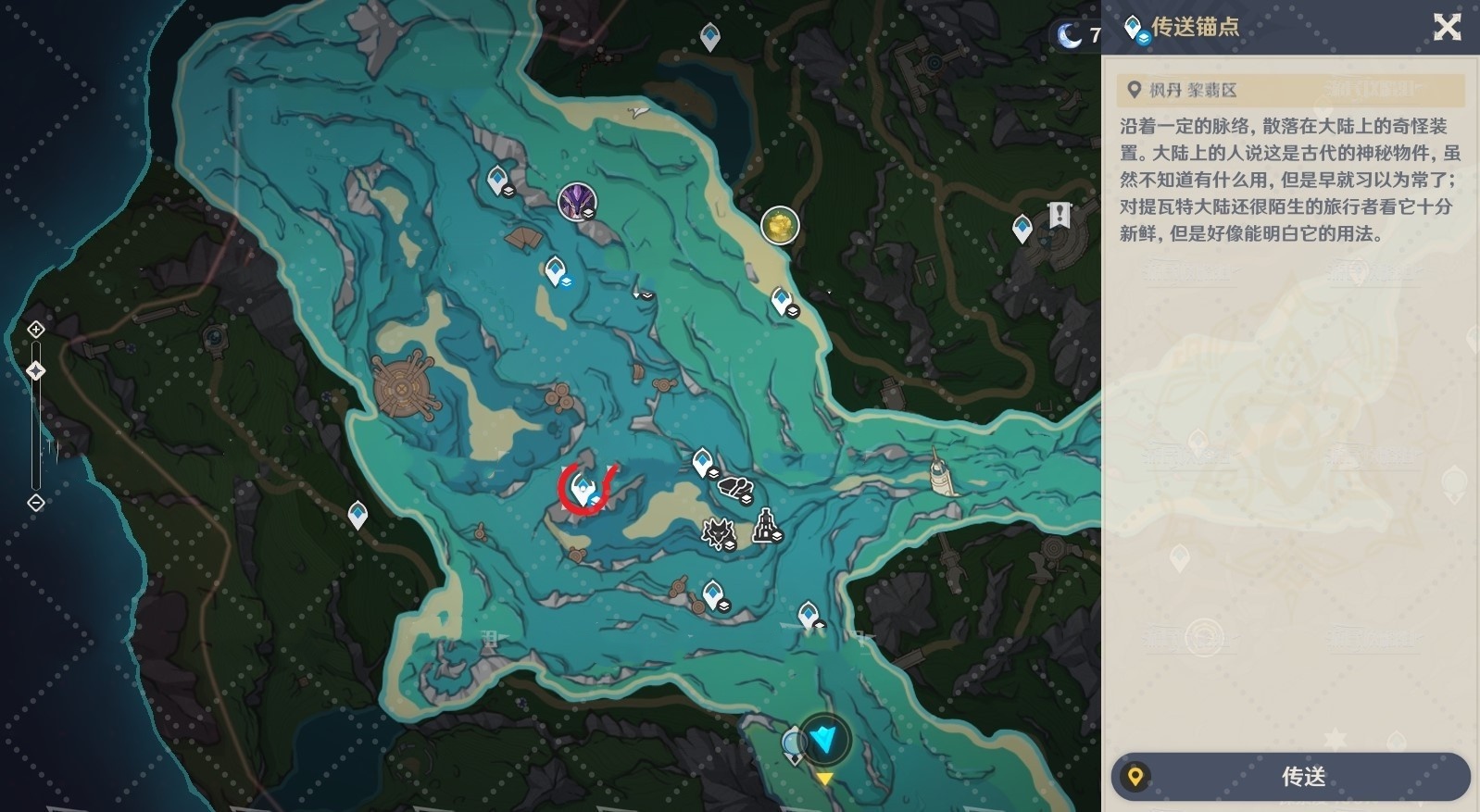Select the red-circled teleport waypoint
Viewport: 1480px width, 812px height.
(x=583, y=488)
